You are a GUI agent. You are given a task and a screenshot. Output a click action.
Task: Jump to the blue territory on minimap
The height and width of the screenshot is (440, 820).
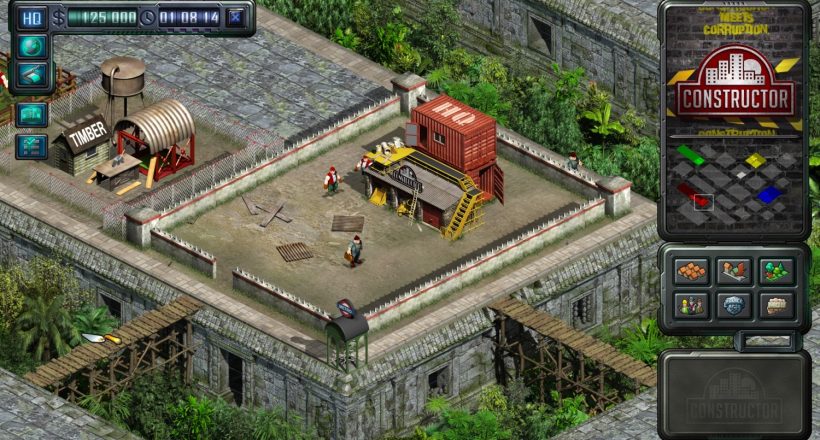(x=767, y=195)
